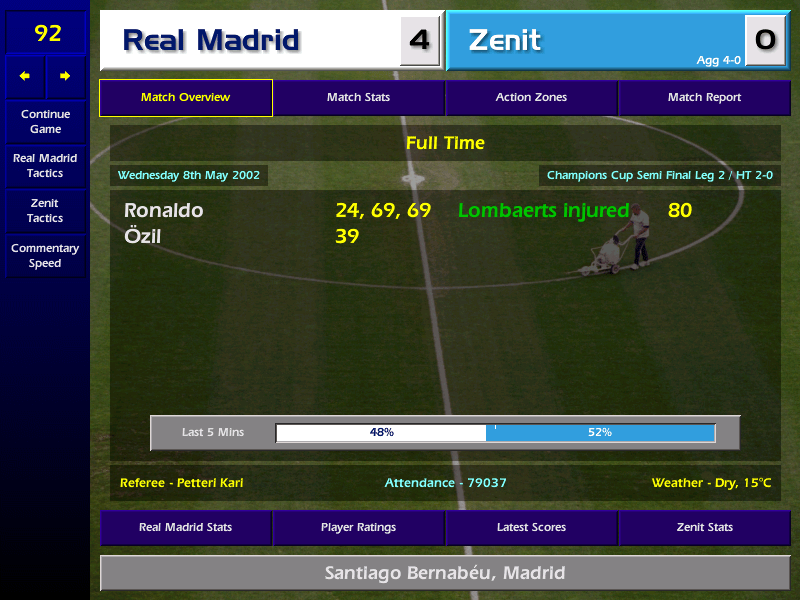This screenshot has height=600, width=800.
Task: Click the Santiago Bernabéu stadium bar
Action: pyautogui.click(x=445, y=573)
